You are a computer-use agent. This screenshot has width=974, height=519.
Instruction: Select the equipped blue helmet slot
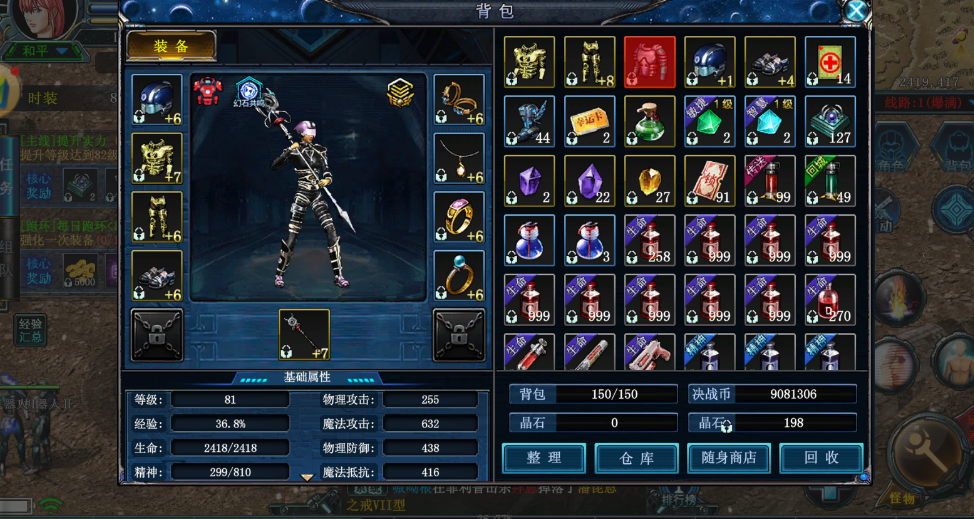[x=158, y=100]
